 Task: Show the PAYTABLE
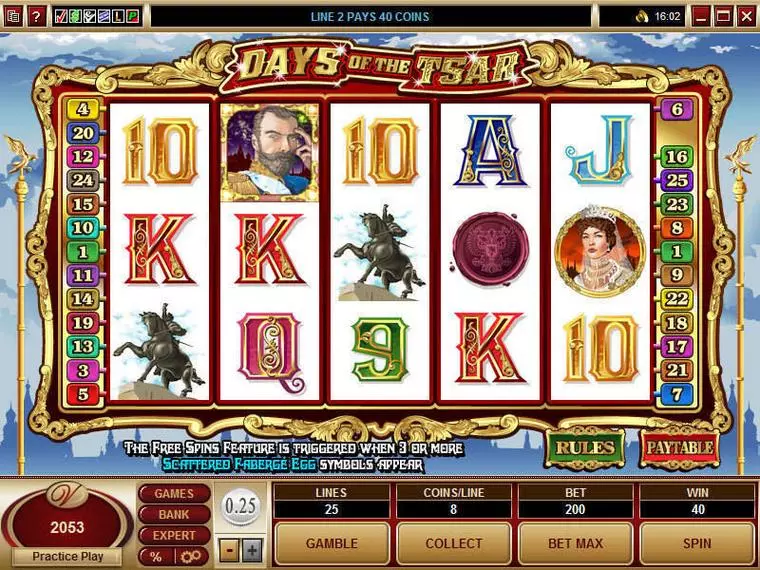(680, 447)
